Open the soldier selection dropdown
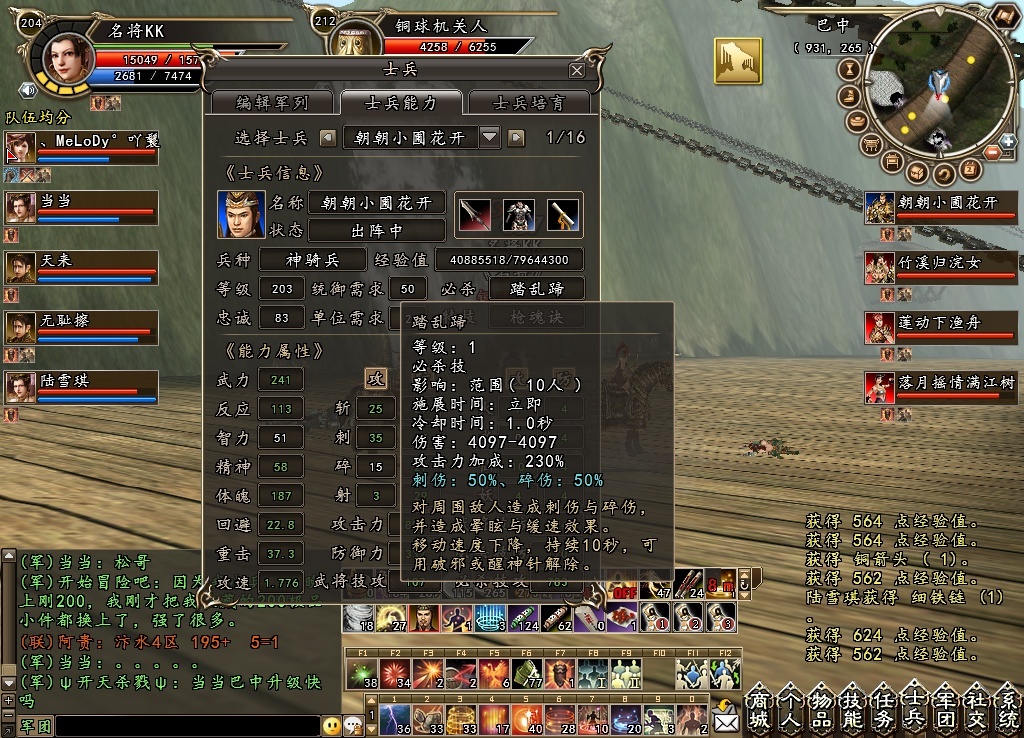 click(x=489, y=137)
